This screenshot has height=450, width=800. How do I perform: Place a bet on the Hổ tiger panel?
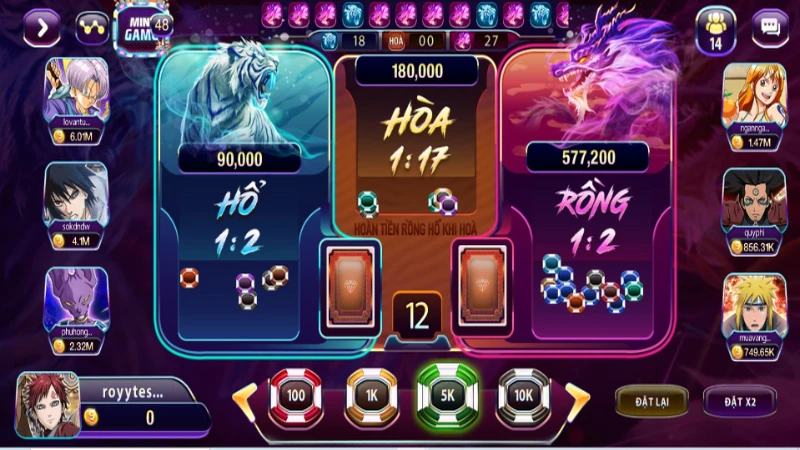240,230
